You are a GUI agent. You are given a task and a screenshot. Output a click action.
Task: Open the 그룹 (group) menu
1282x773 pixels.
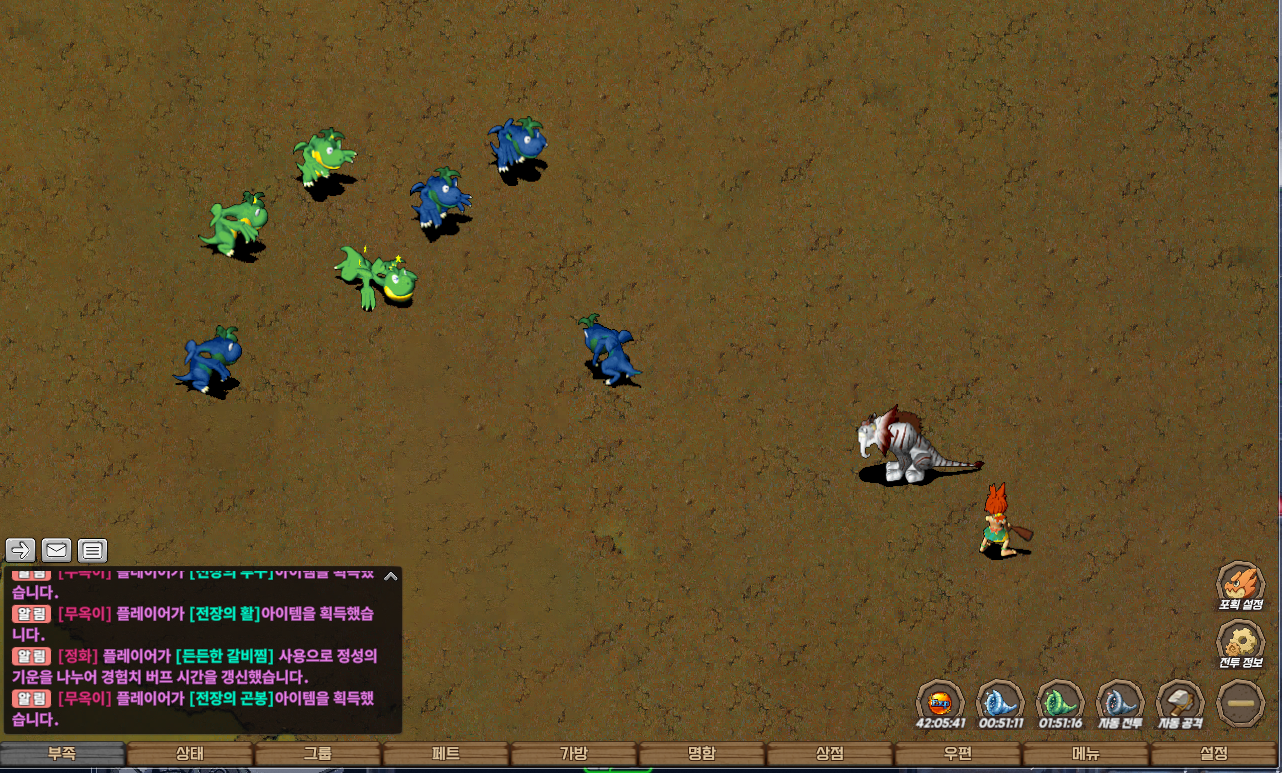point(318,754)
